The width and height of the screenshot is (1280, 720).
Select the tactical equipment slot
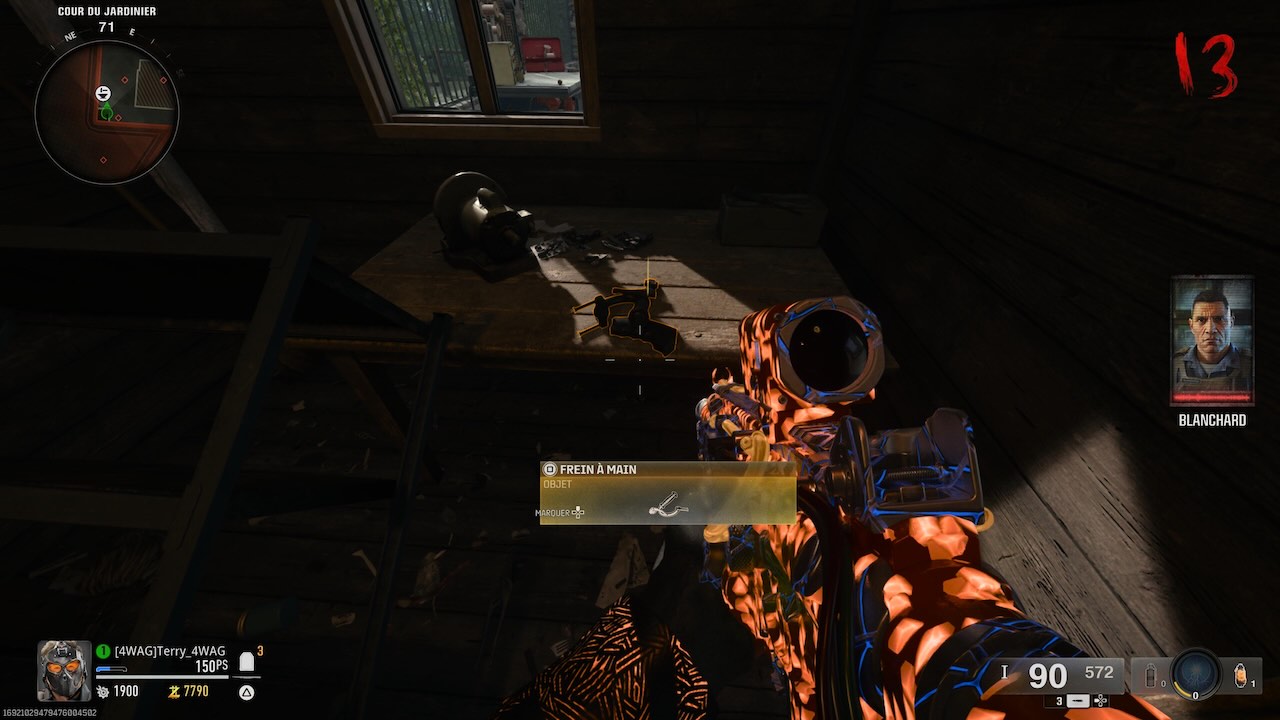point(1149,675)
